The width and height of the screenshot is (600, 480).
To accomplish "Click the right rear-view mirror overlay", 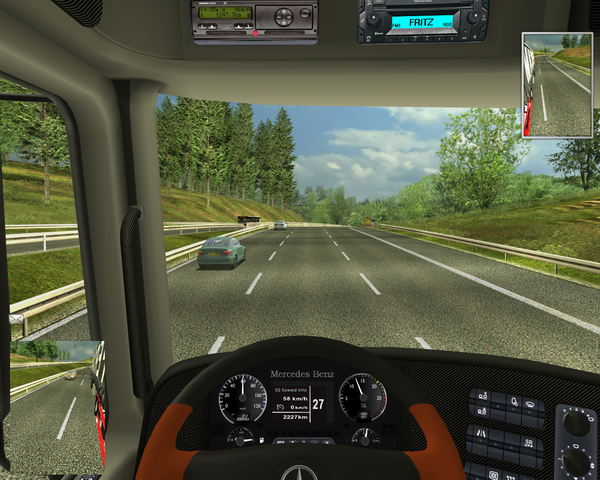I will (x=556, y=85).
